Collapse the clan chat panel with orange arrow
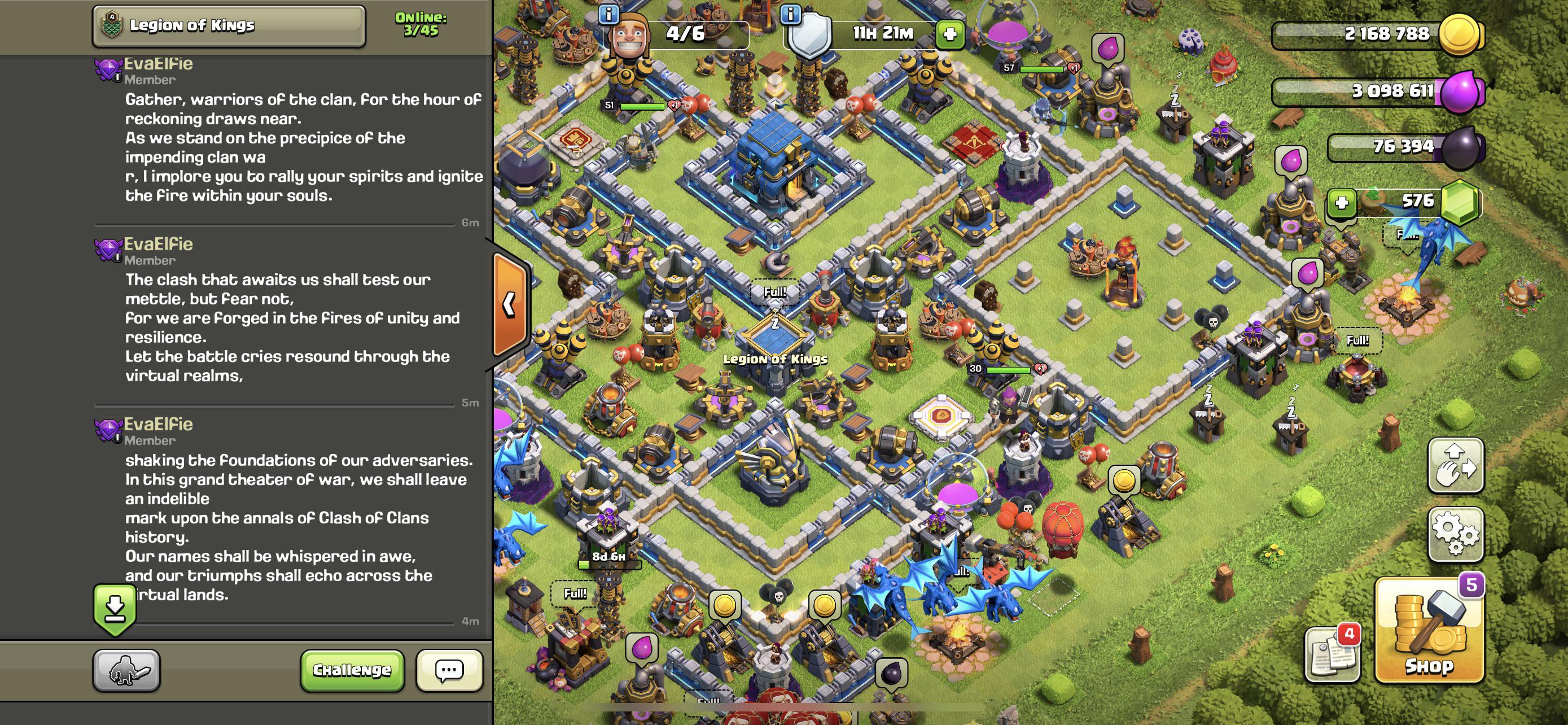Screen dimensions: 1568x725 (510, 304)
